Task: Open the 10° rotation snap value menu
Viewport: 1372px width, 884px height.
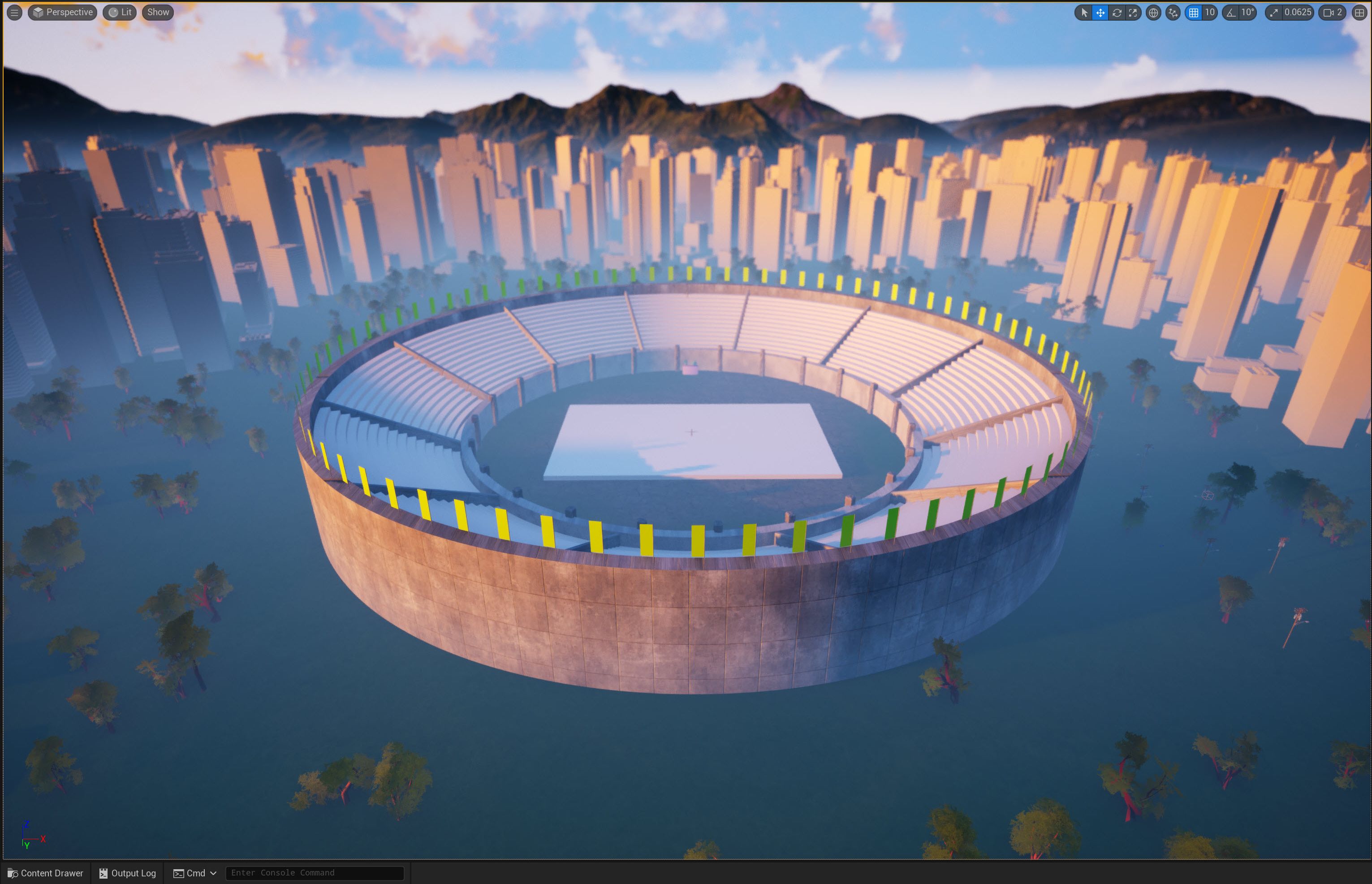Action: 1247,12
